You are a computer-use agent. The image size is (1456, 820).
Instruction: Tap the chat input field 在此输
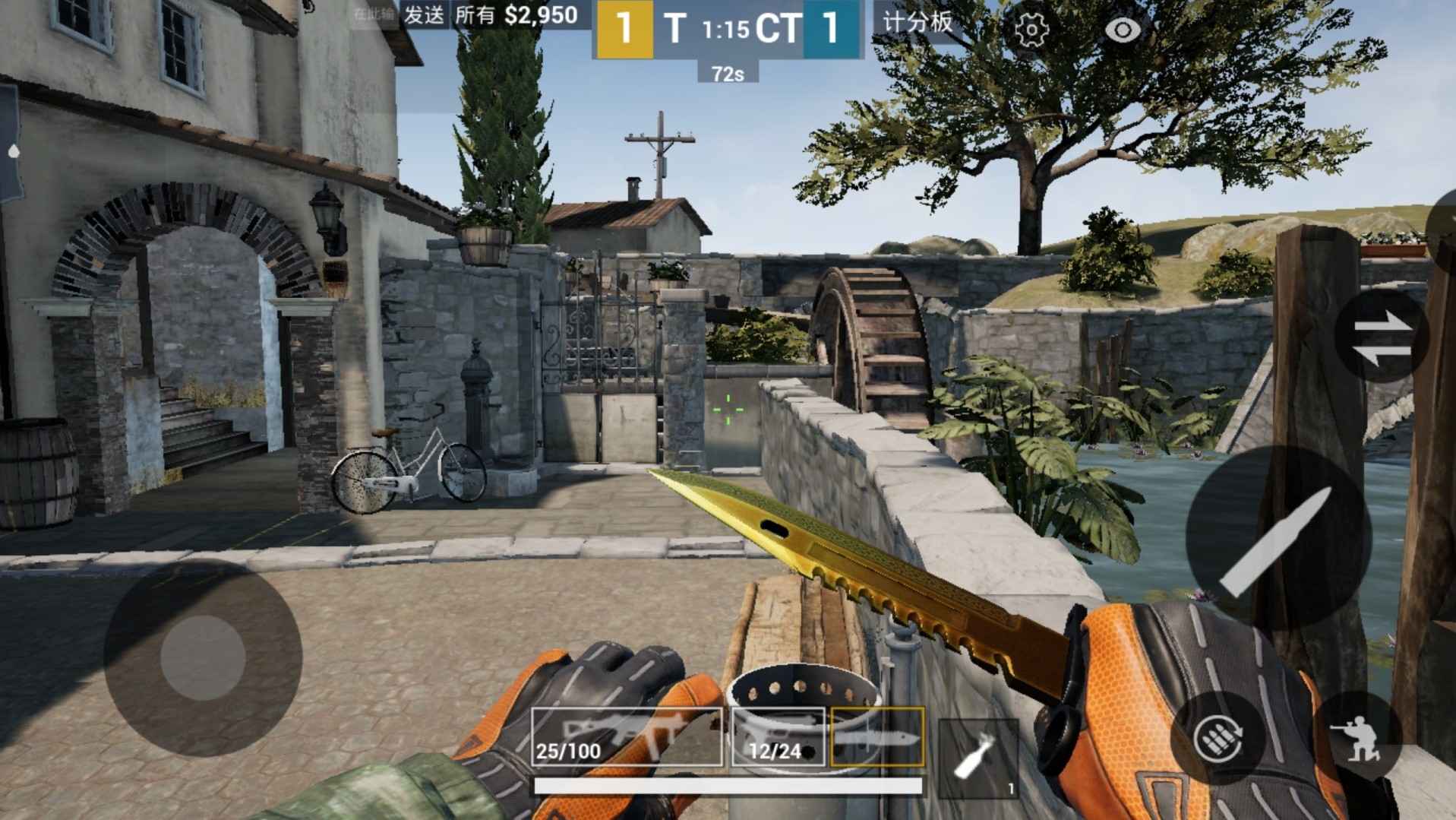[x=376, y=13]
